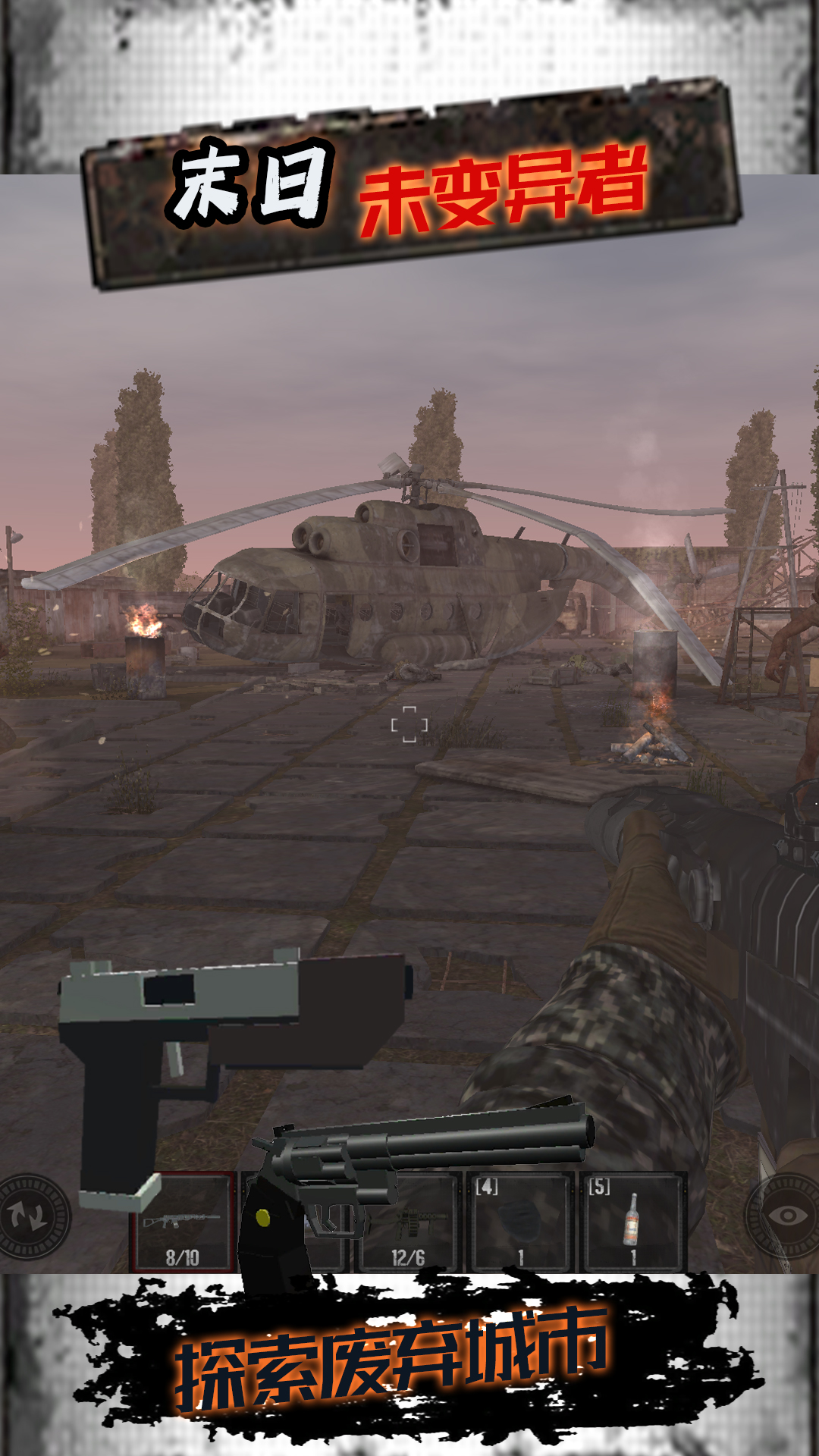Toggle the eye view button
Image resolution: width=819 pixels, height=1456 pixels.
tap(787, 1216)
